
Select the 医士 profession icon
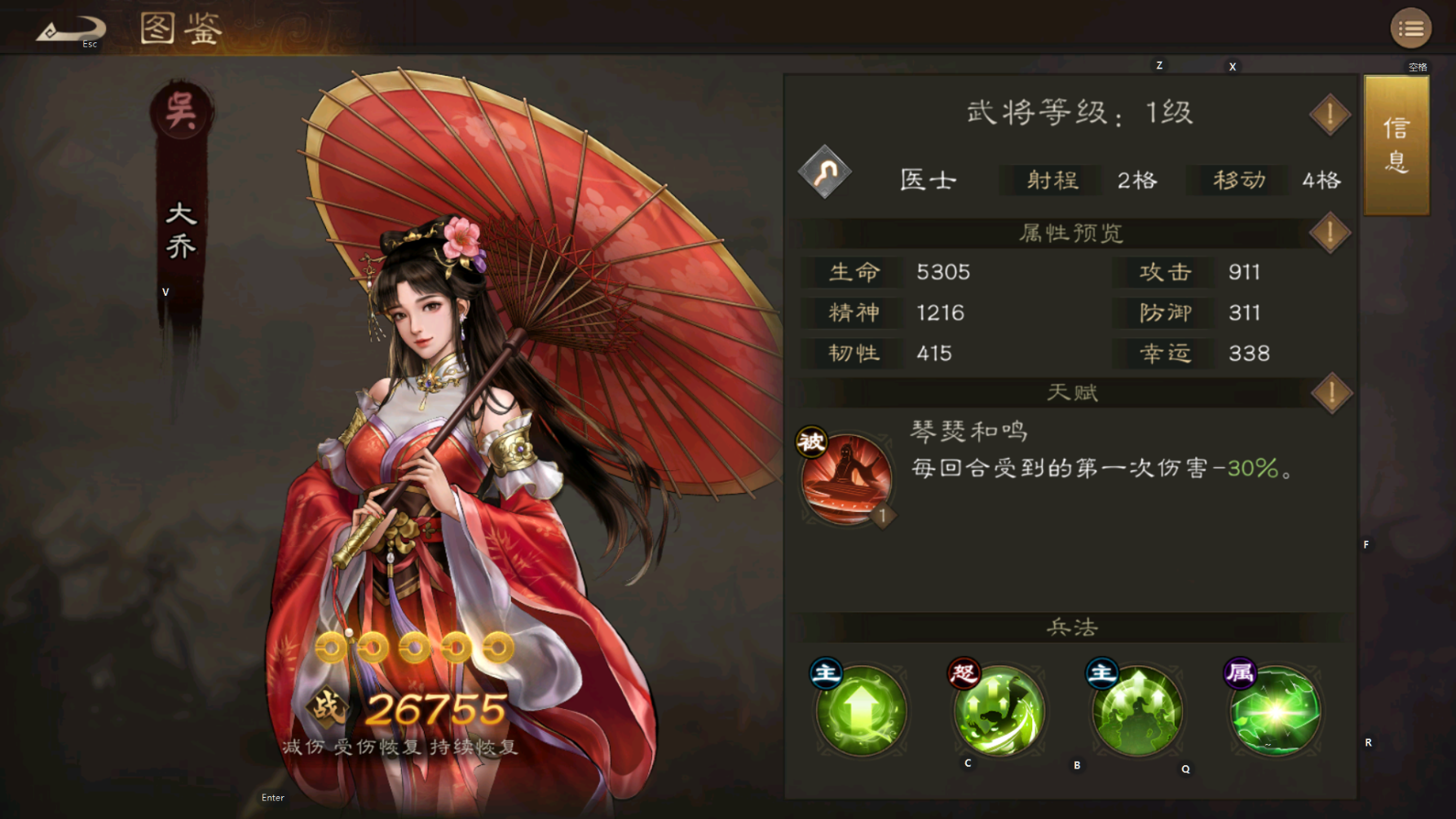coord(823,174)
